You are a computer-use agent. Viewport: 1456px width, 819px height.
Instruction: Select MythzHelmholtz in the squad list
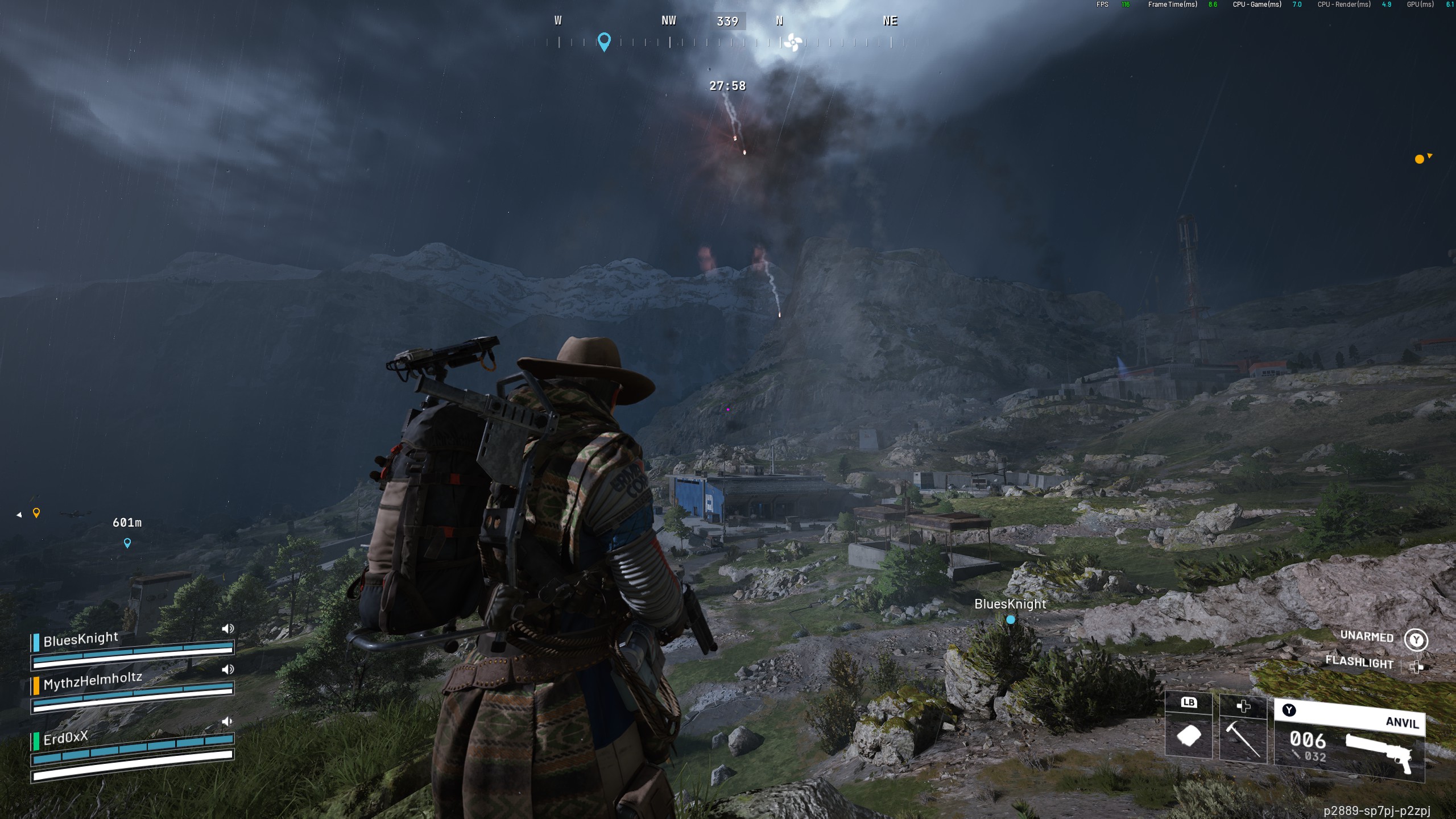[92, 680]
